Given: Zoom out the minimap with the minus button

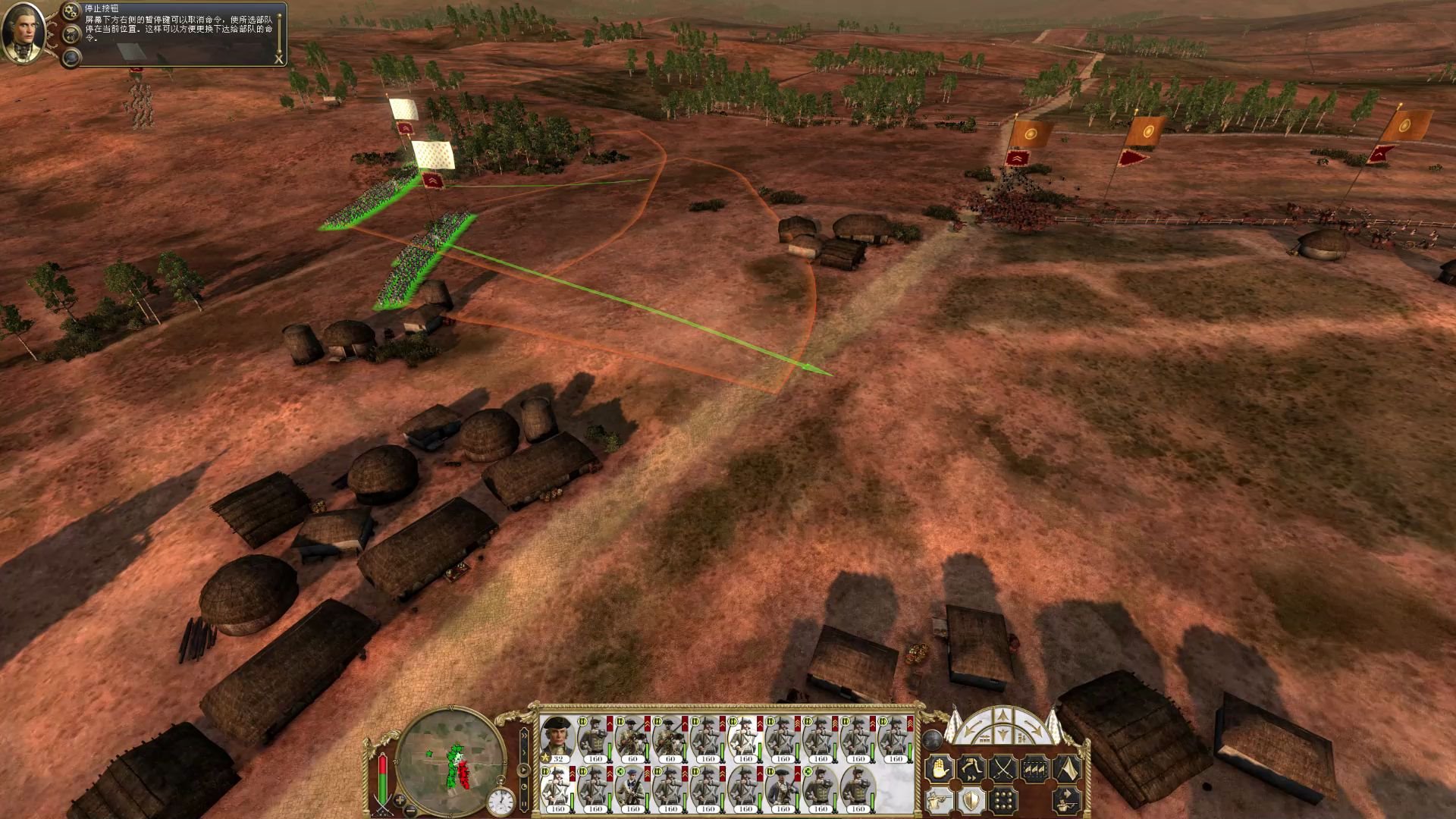Looking at the screenshot, I should 410,811.
